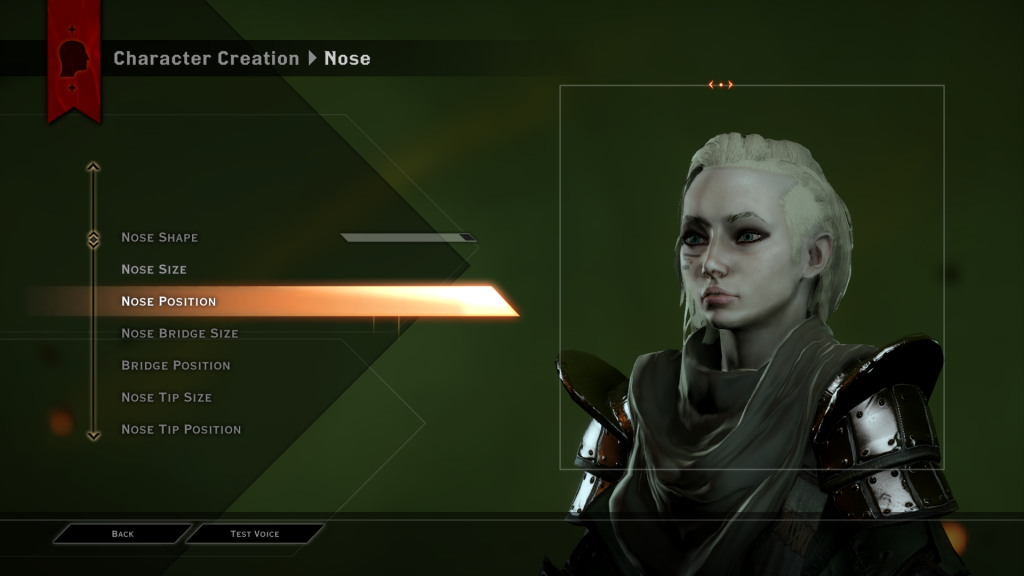Select the Nose Tip Position entry
This screenshot has width=1024, height=576.
pyautogui.click(x=181, y=430)
